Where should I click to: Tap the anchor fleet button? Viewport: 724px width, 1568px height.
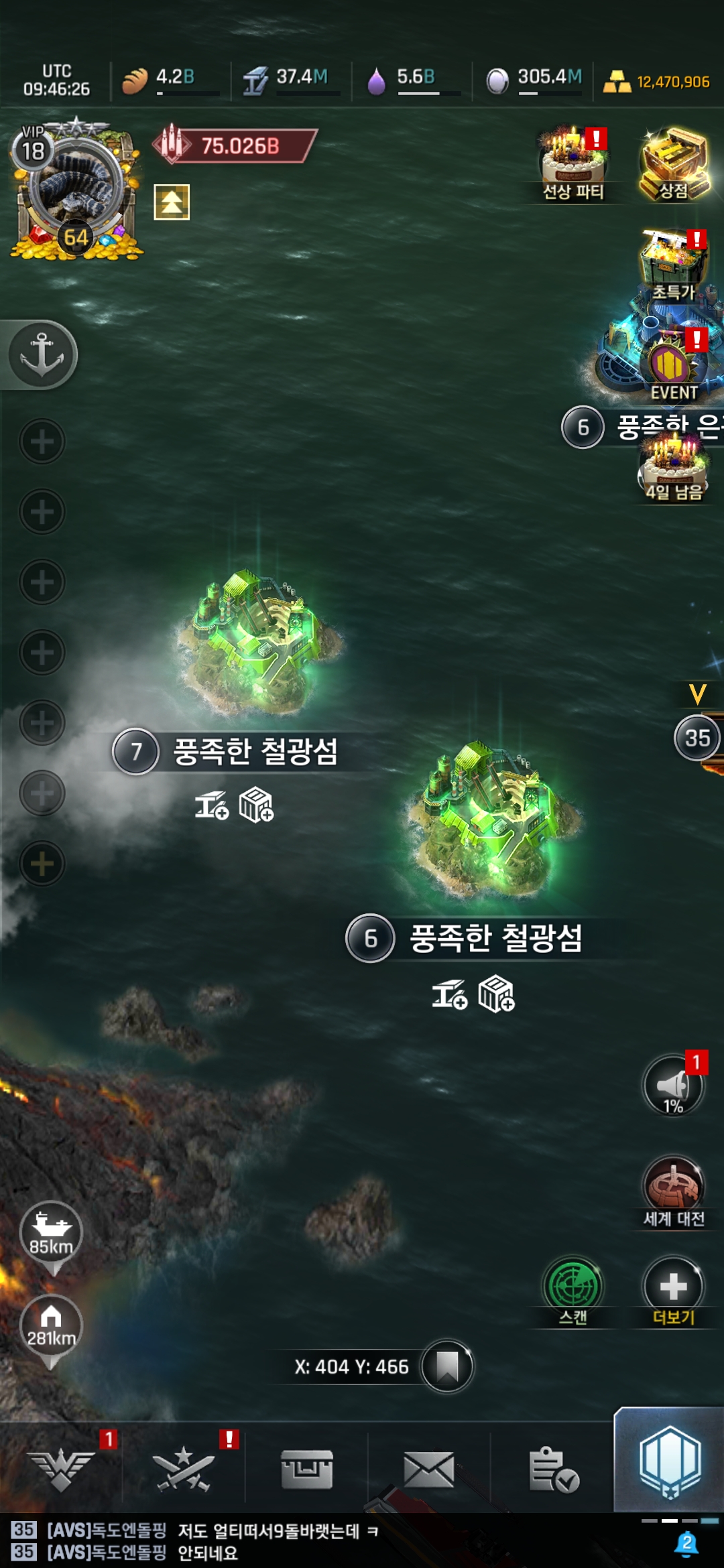click(x=42, y=354)
